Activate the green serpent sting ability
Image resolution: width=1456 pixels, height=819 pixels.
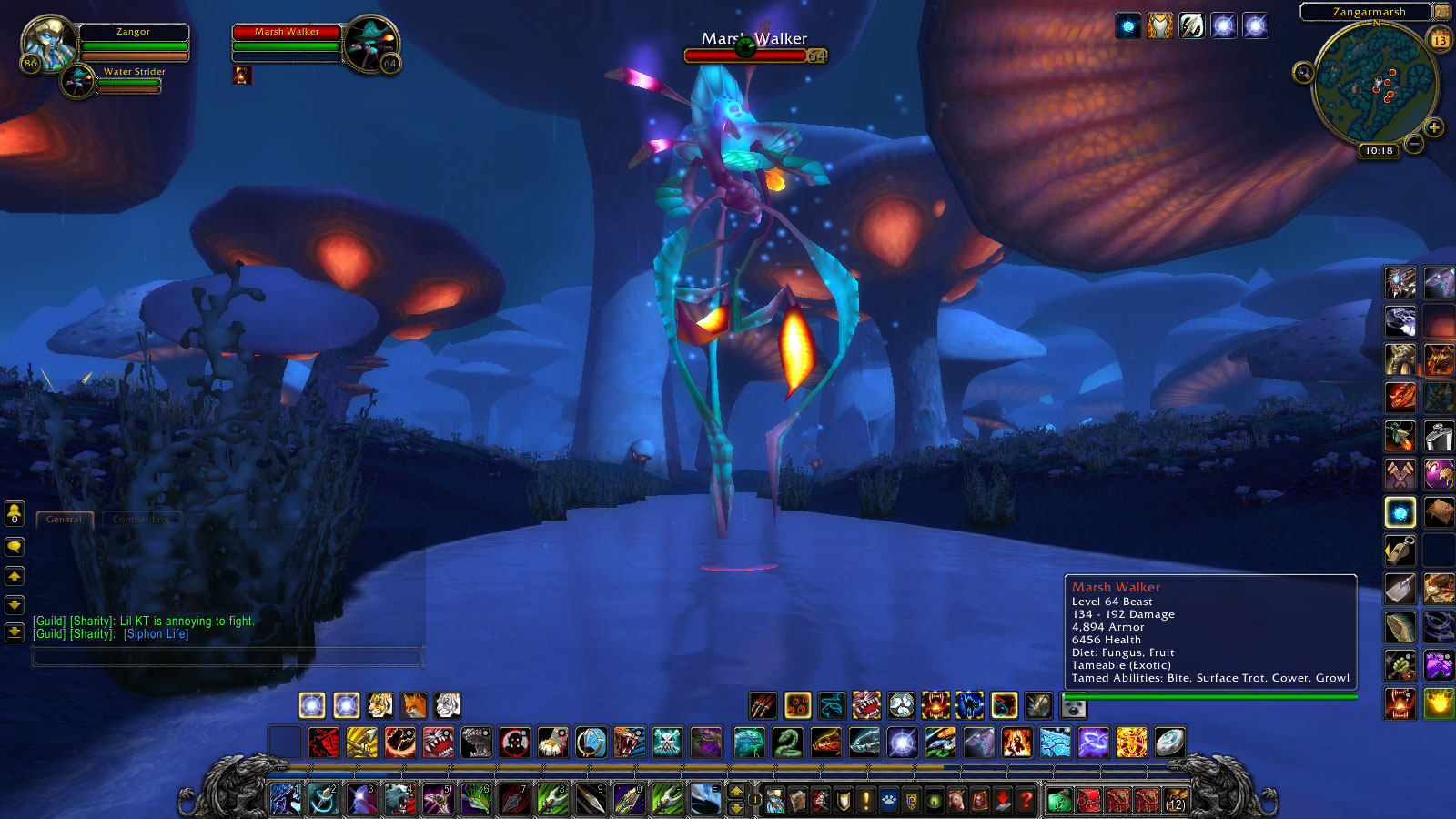click(787, 743)
